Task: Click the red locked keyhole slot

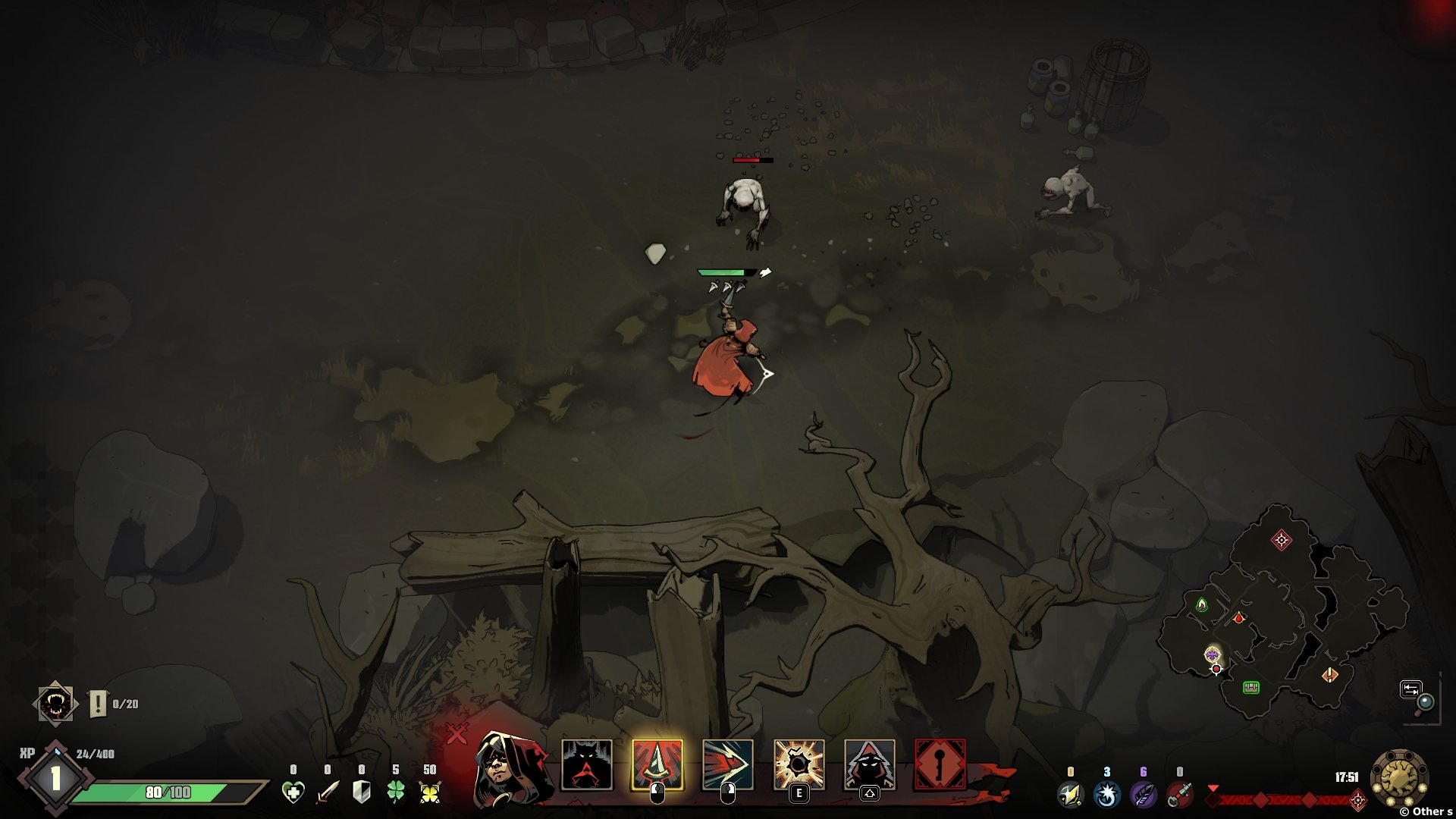Action: click(940, 764)
